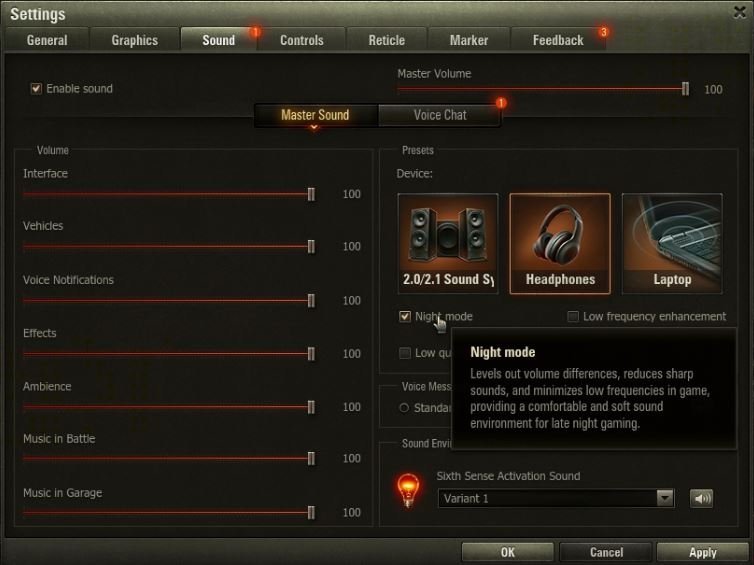The image size is (754, 565).
Task: Close the Settings window
Action: (x=739, y=10)
